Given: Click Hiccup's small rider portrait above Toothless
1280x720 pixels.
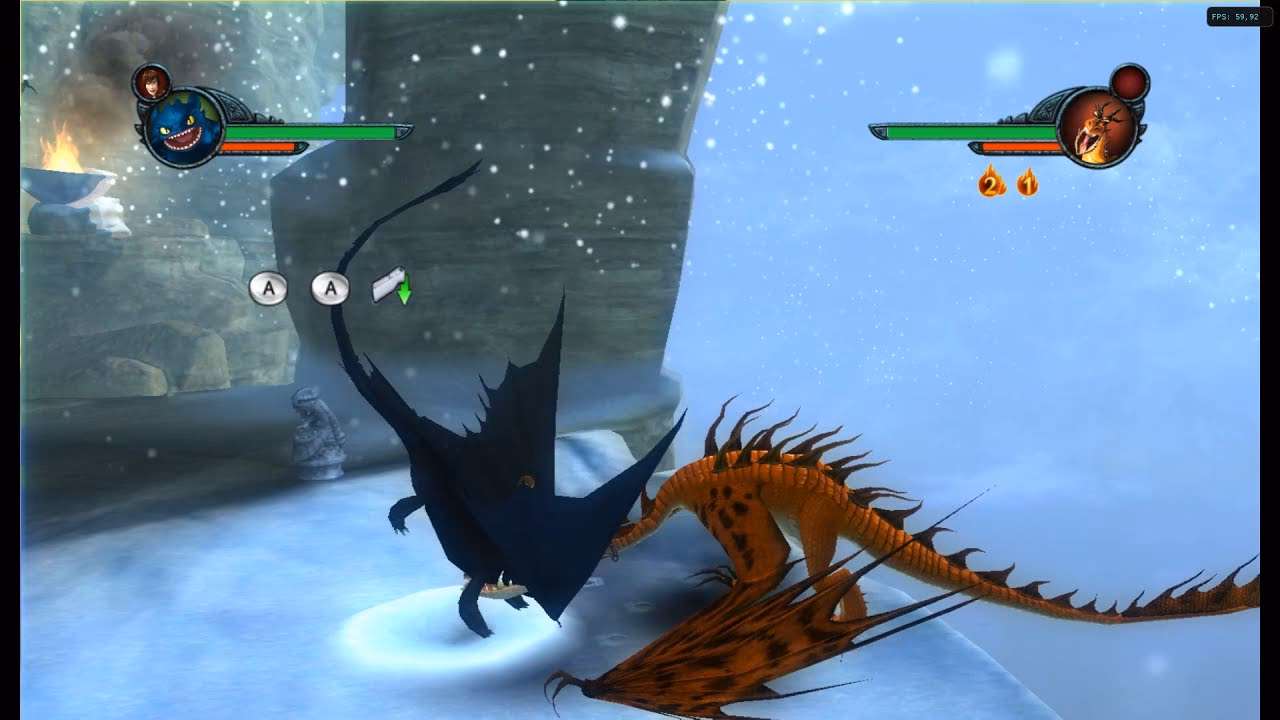Looking at the screenshot, I should [152, 85].
